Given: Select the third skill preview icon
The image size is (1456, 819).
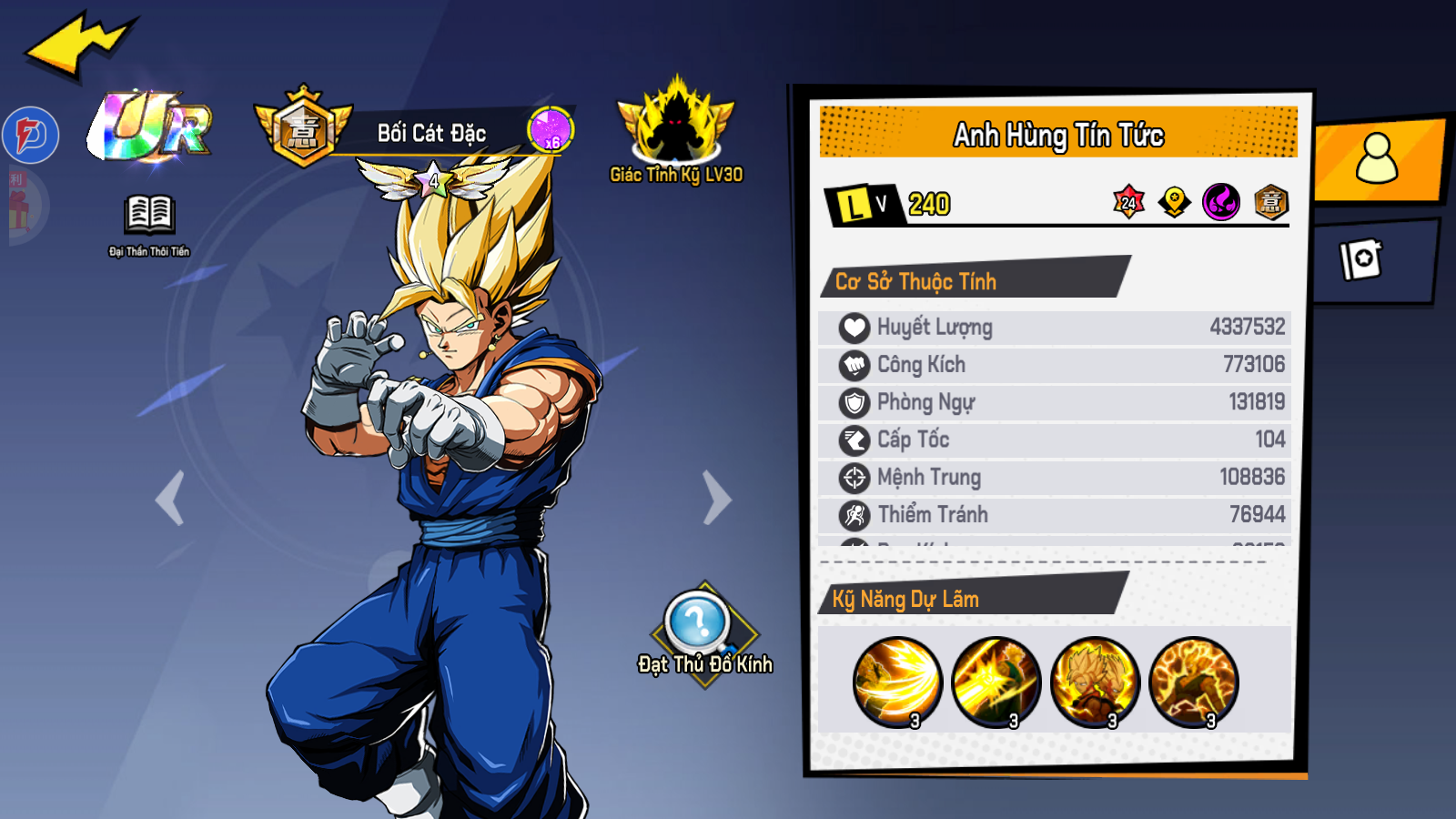Looking at the screenshot, I should [x=1095, y=682].
